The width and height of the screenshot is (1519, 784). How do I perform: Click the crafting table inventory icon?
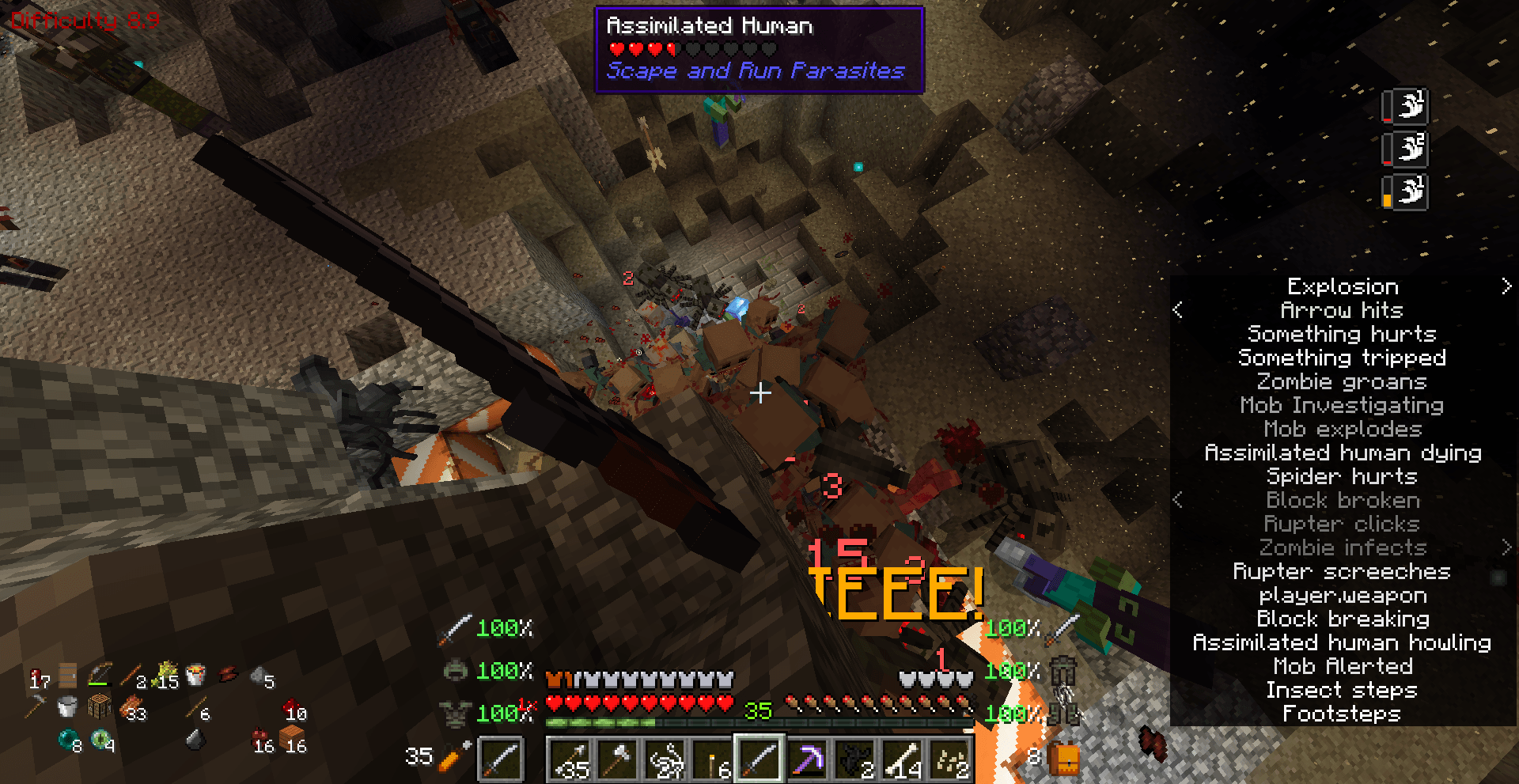point(100,706)
